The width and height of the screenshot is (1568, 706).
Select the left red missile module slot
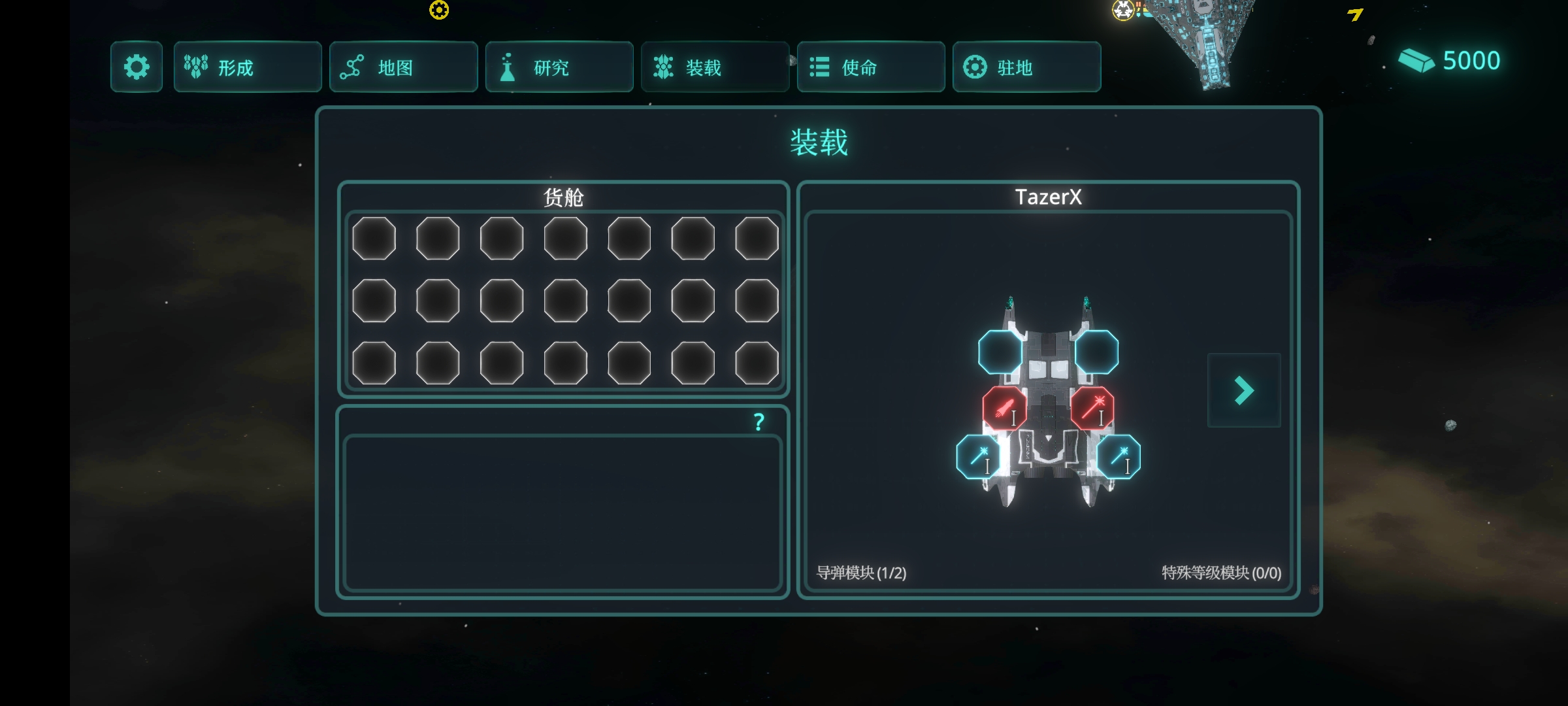[x=1004, y=409]
